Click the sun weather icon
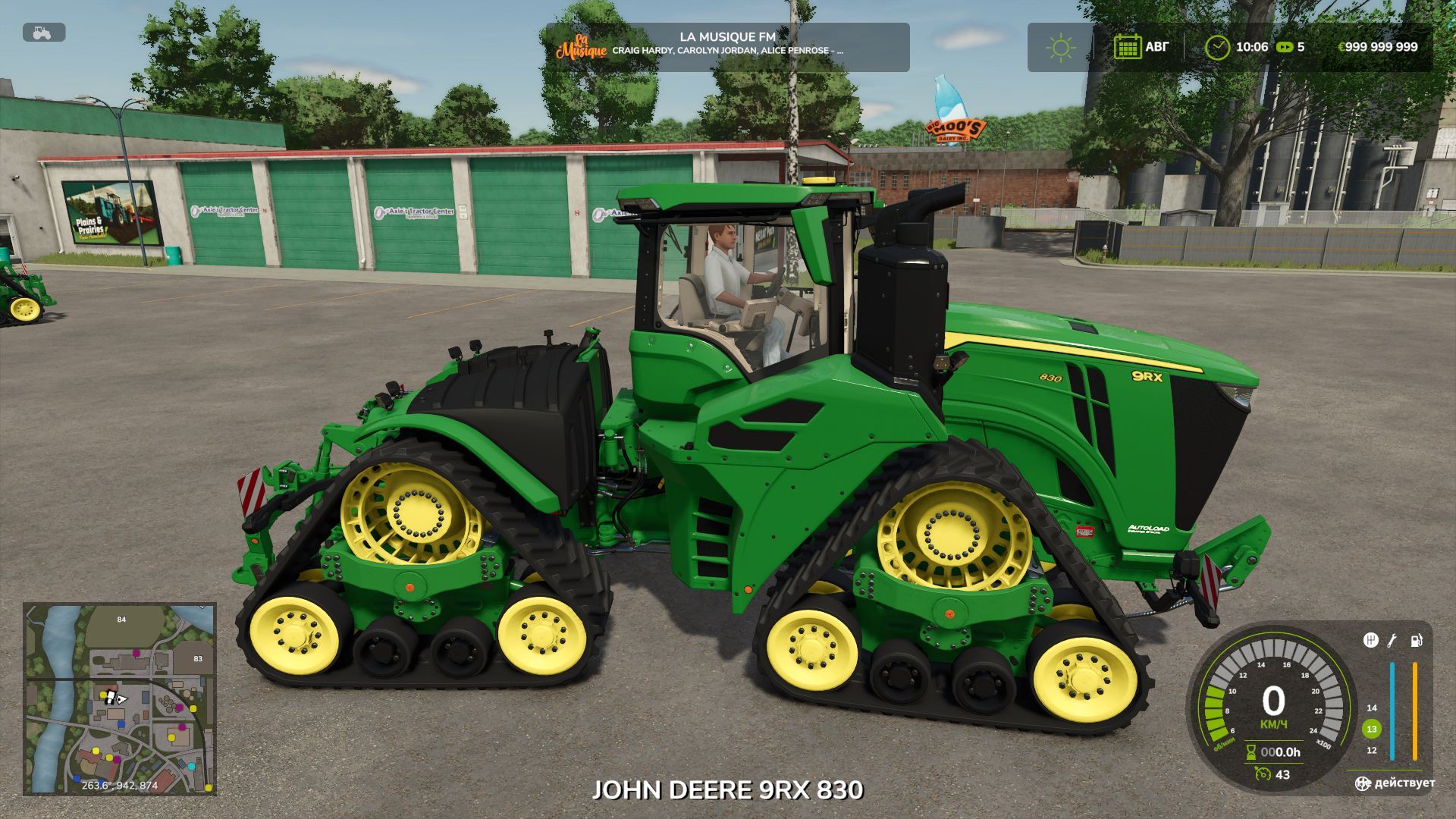The image size is (1456, 819). (x=1061, y=46)
